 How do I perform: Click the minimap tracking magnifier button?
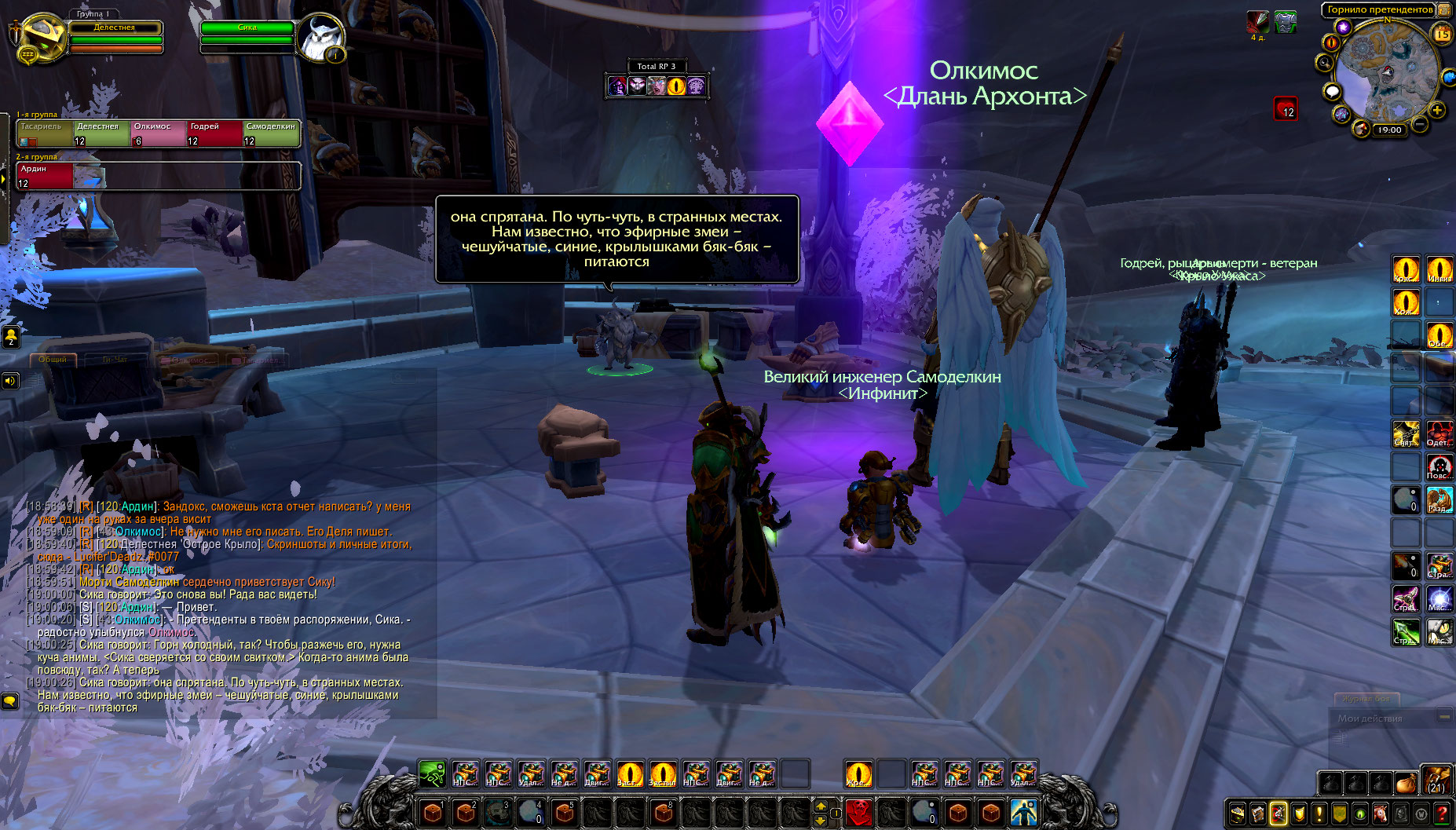click(x=1326, y=63)
